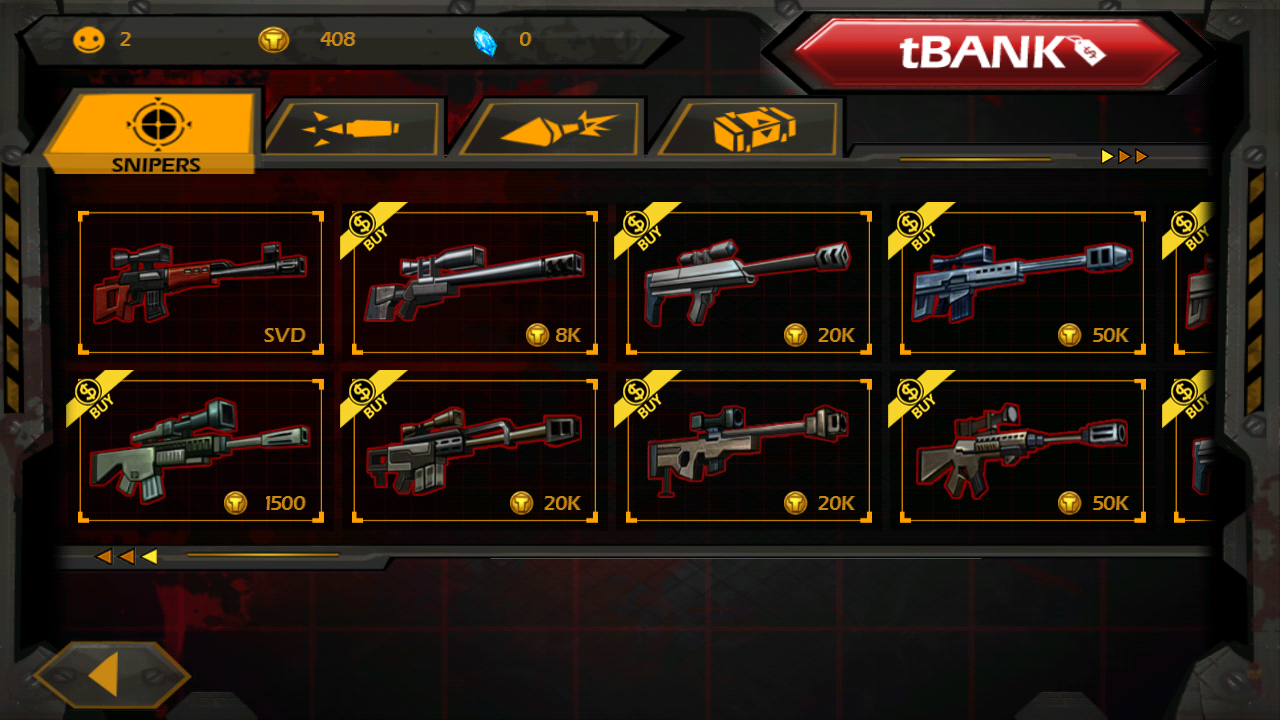Switch to the bullet ammo tab

(x=353, y=128)
